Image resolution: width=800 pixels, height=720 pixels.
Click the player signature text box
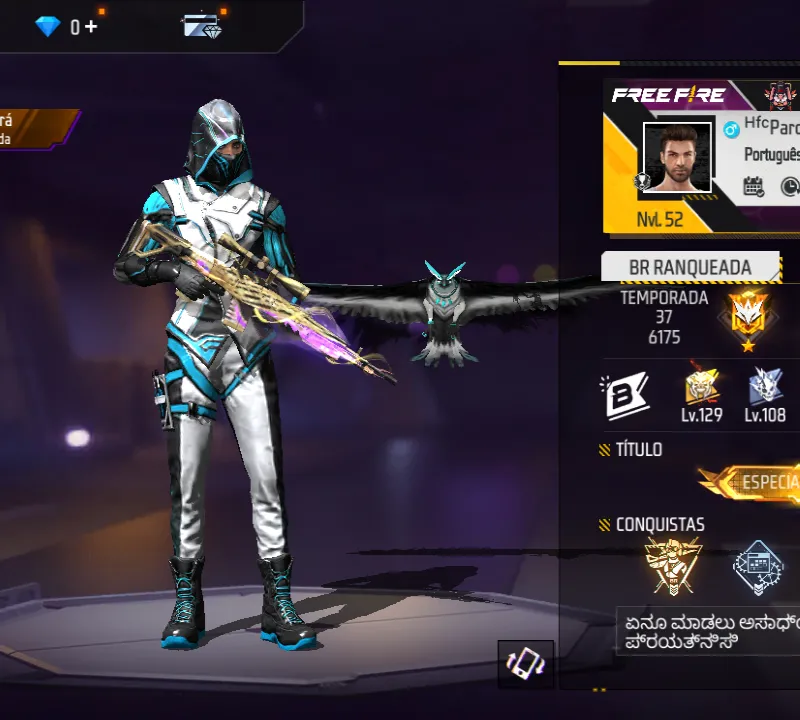[x=708, y=632]
